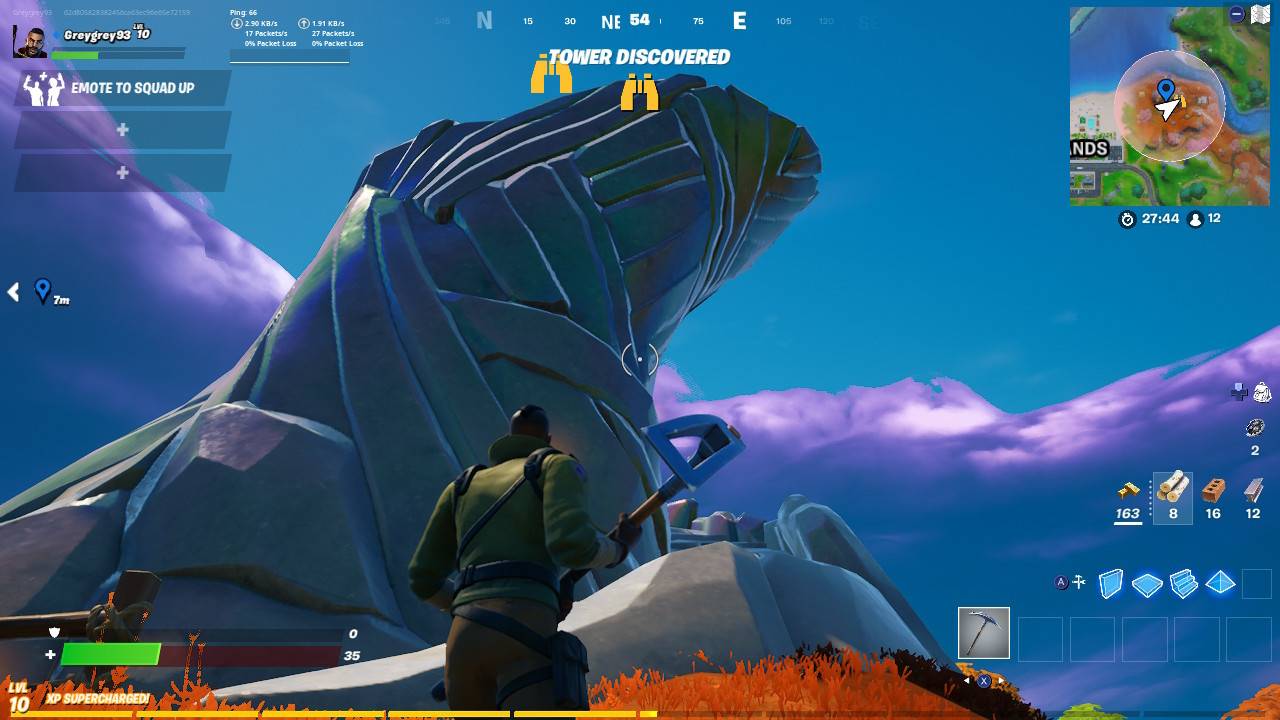
Task: Select the brick material icon
Action: pos(1212,490)
